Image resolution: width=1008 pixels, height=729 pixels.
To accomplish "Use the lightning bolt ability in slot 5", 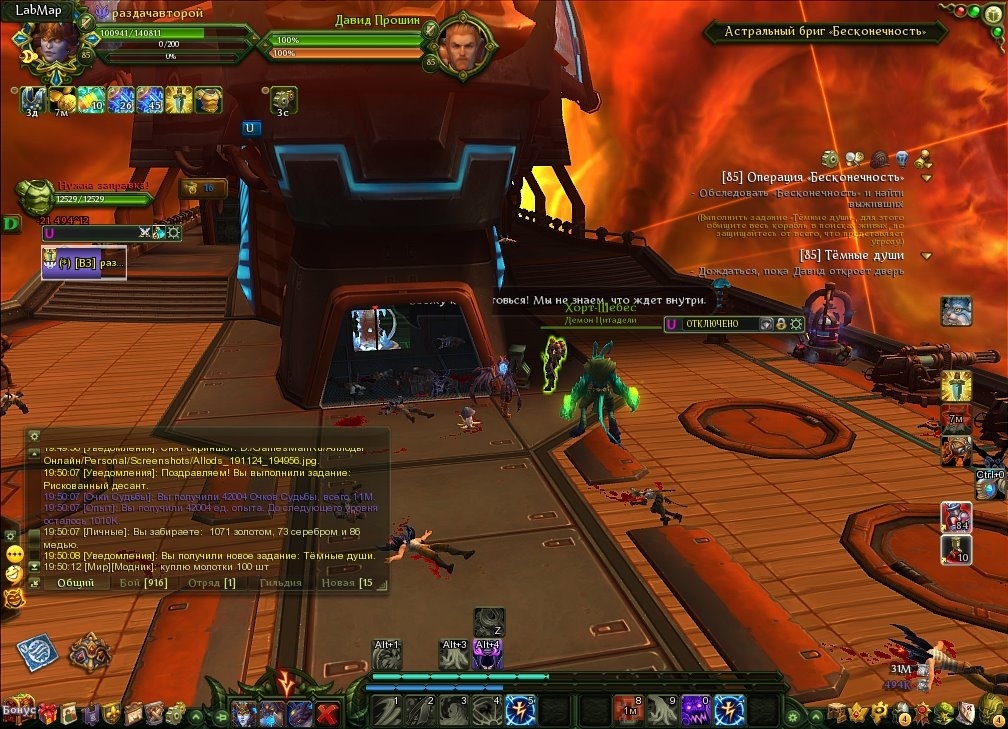I will click(x=521, y=711).
